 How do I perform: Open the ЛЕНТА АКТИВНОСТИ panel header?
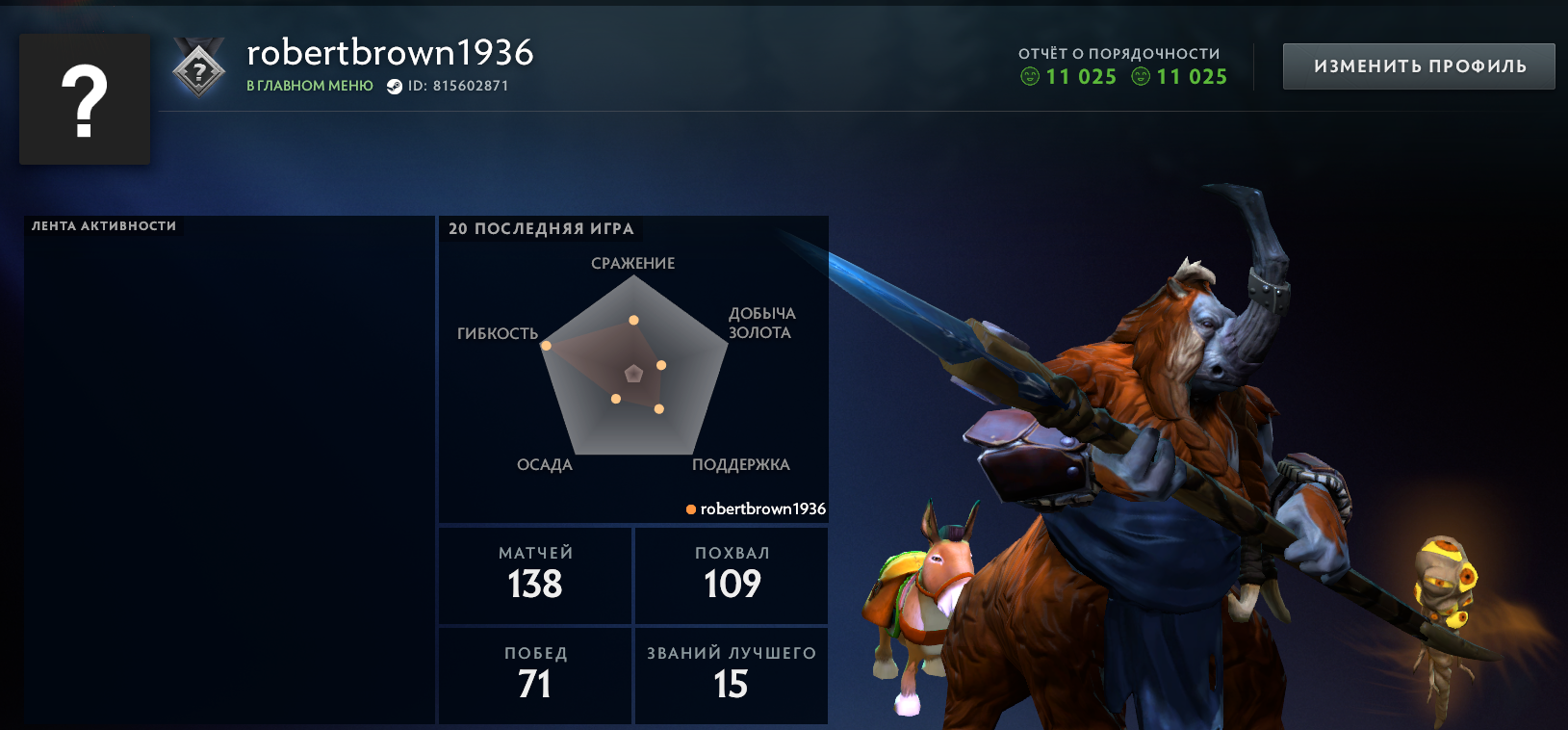102,227
